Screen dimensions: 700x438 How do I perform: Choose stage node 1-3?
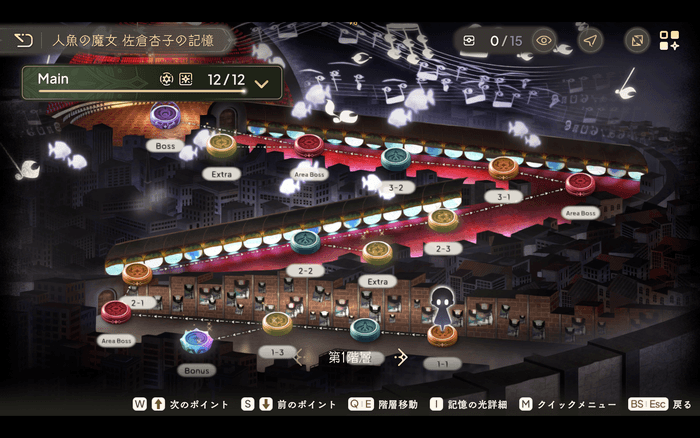[278, 322]
